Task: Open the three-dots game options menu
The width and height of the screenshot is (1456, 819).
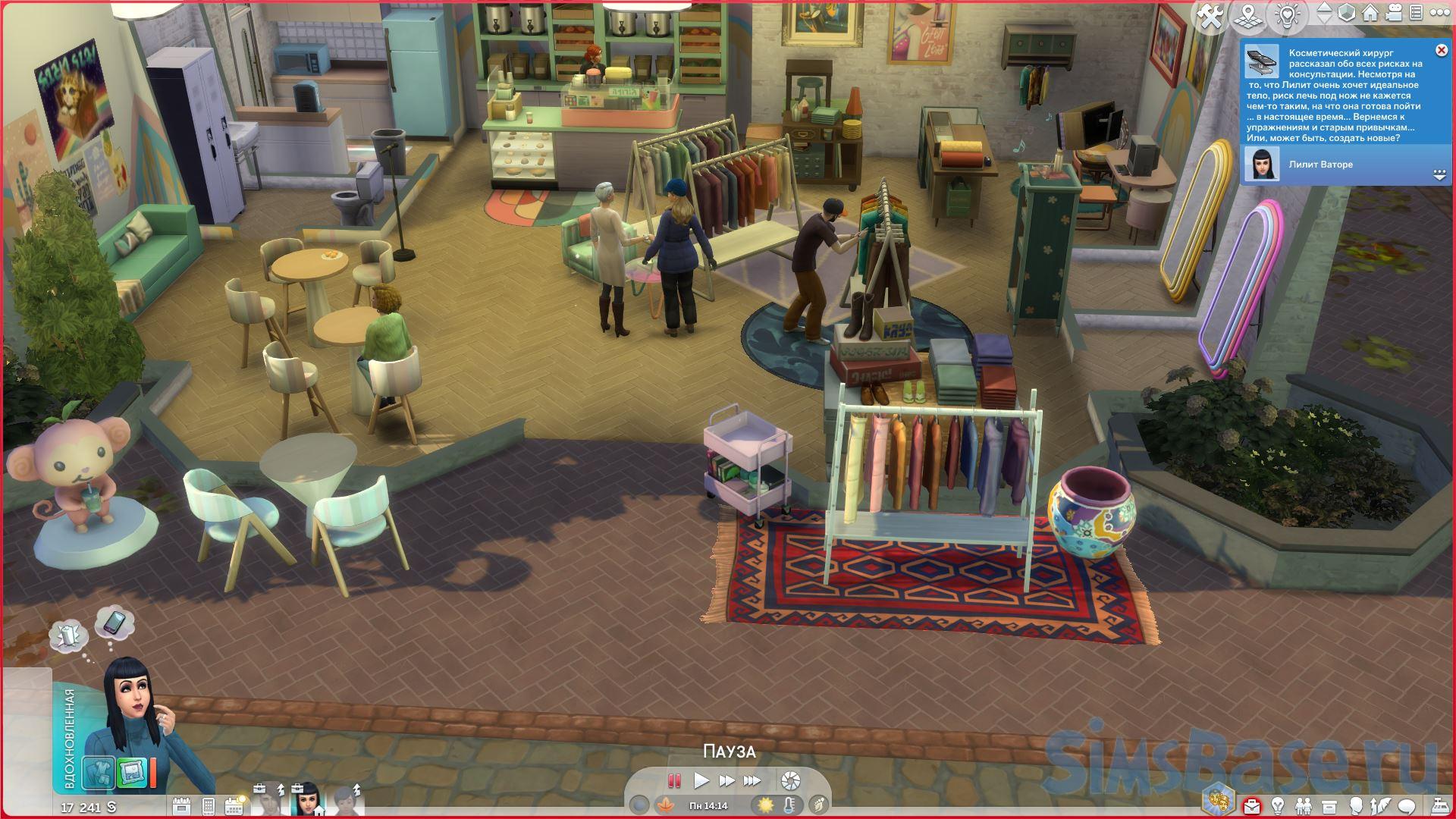Action: (x=1438, y=13)
